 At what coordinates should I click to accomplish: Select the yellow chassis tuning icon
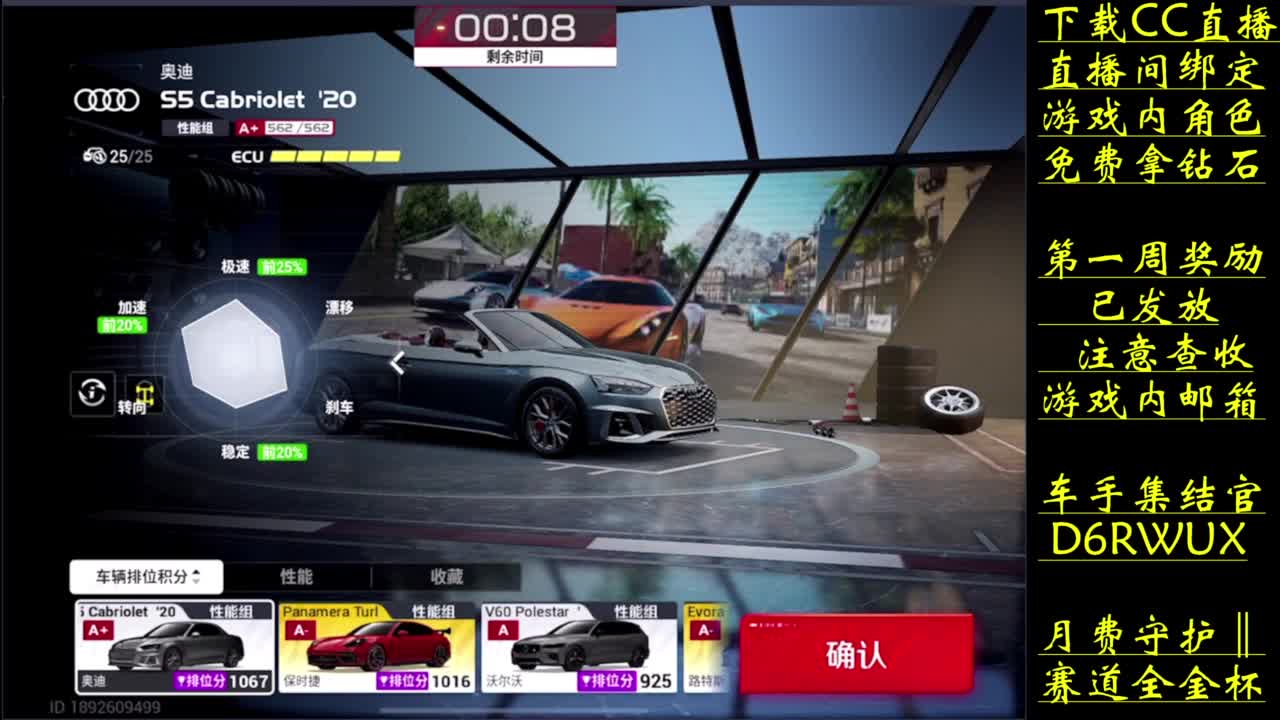(145, 393)
